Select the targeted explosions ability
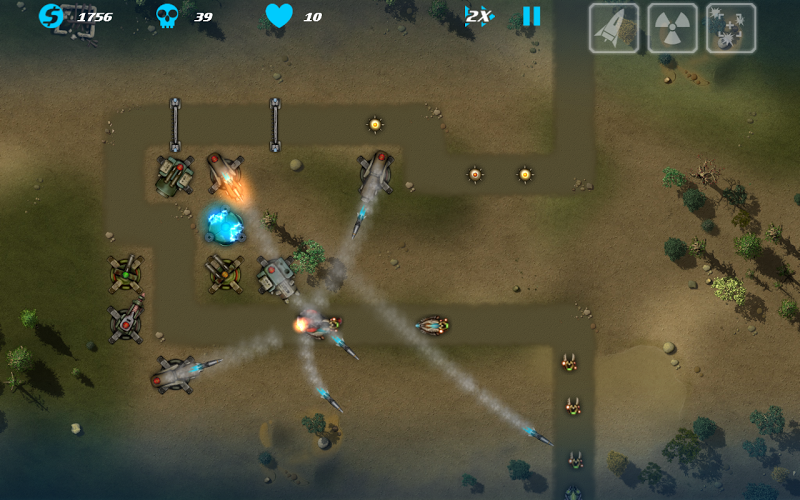Viewport: 800px width, 500px height. tap(730, 28)
